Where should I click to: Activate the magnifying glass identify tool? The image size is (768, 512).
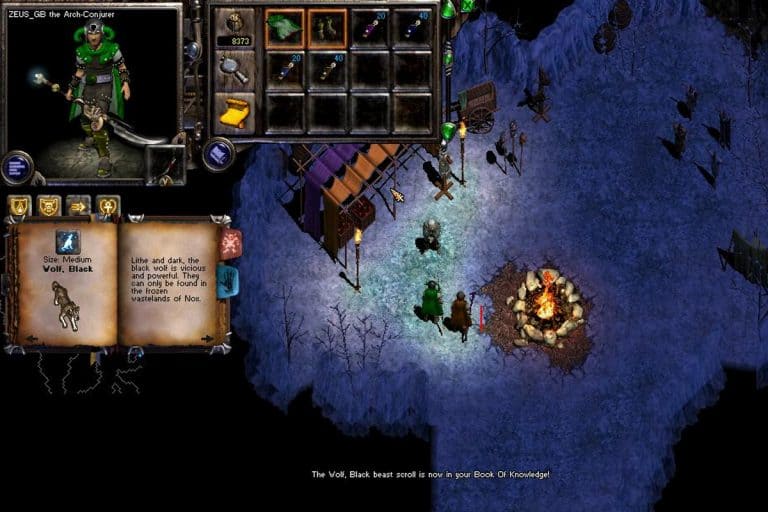[x=234, y=70]
